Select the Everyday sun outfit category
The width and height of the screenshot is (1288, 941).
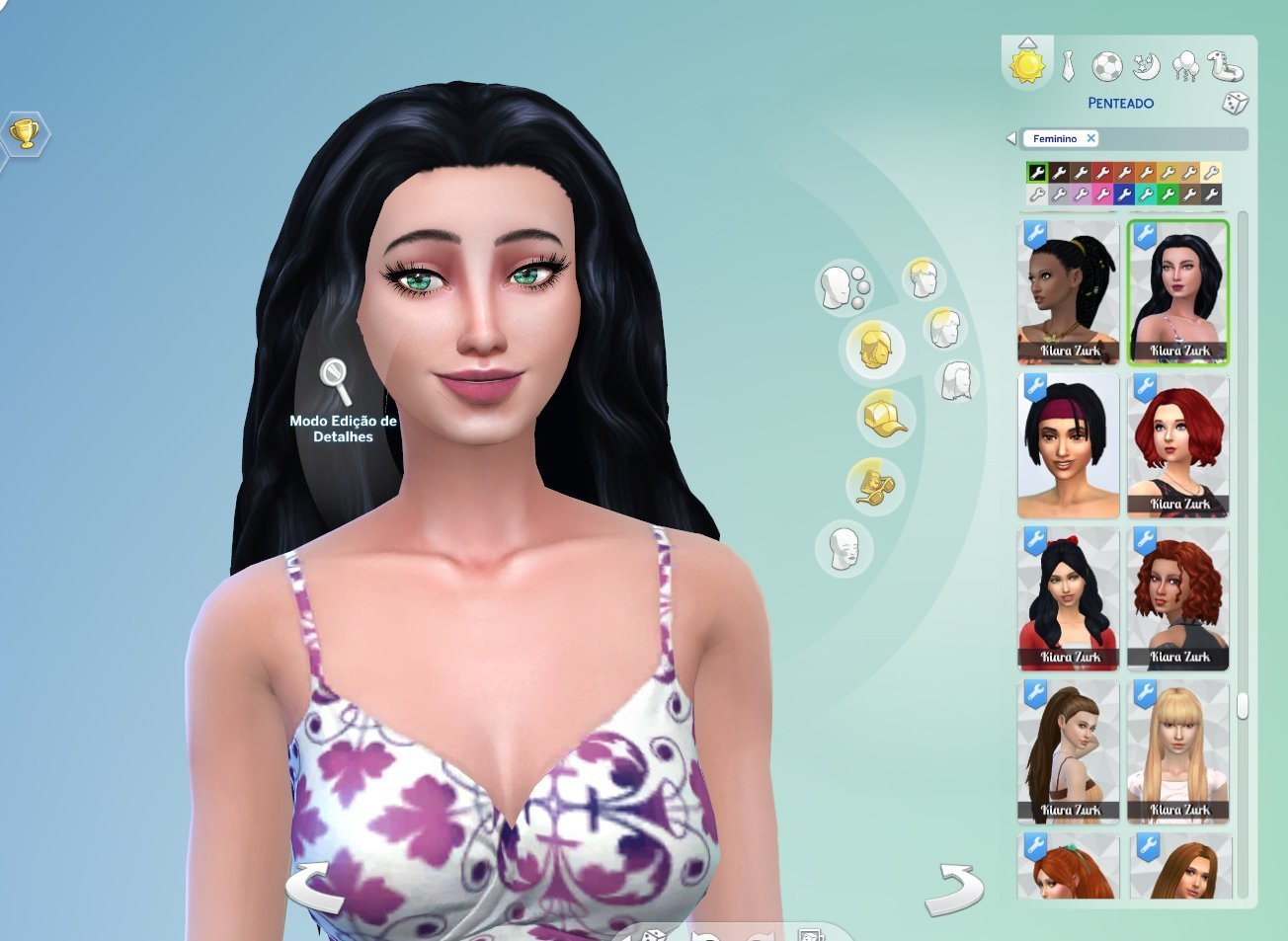pyautogui.click(x=1027, y=66)
